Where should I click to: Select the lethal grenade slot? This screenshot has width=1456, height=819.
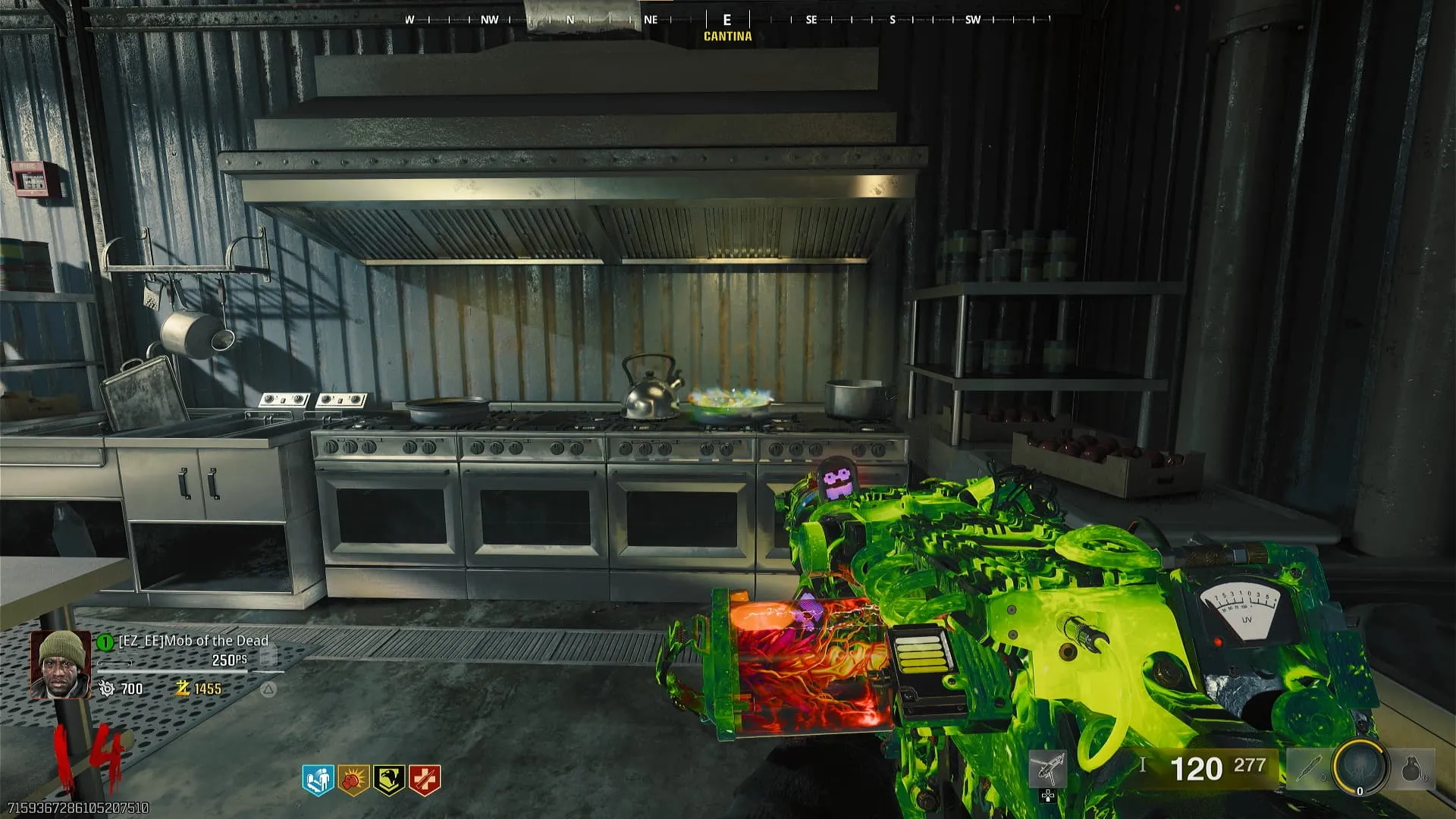(x=1411, y=770)
